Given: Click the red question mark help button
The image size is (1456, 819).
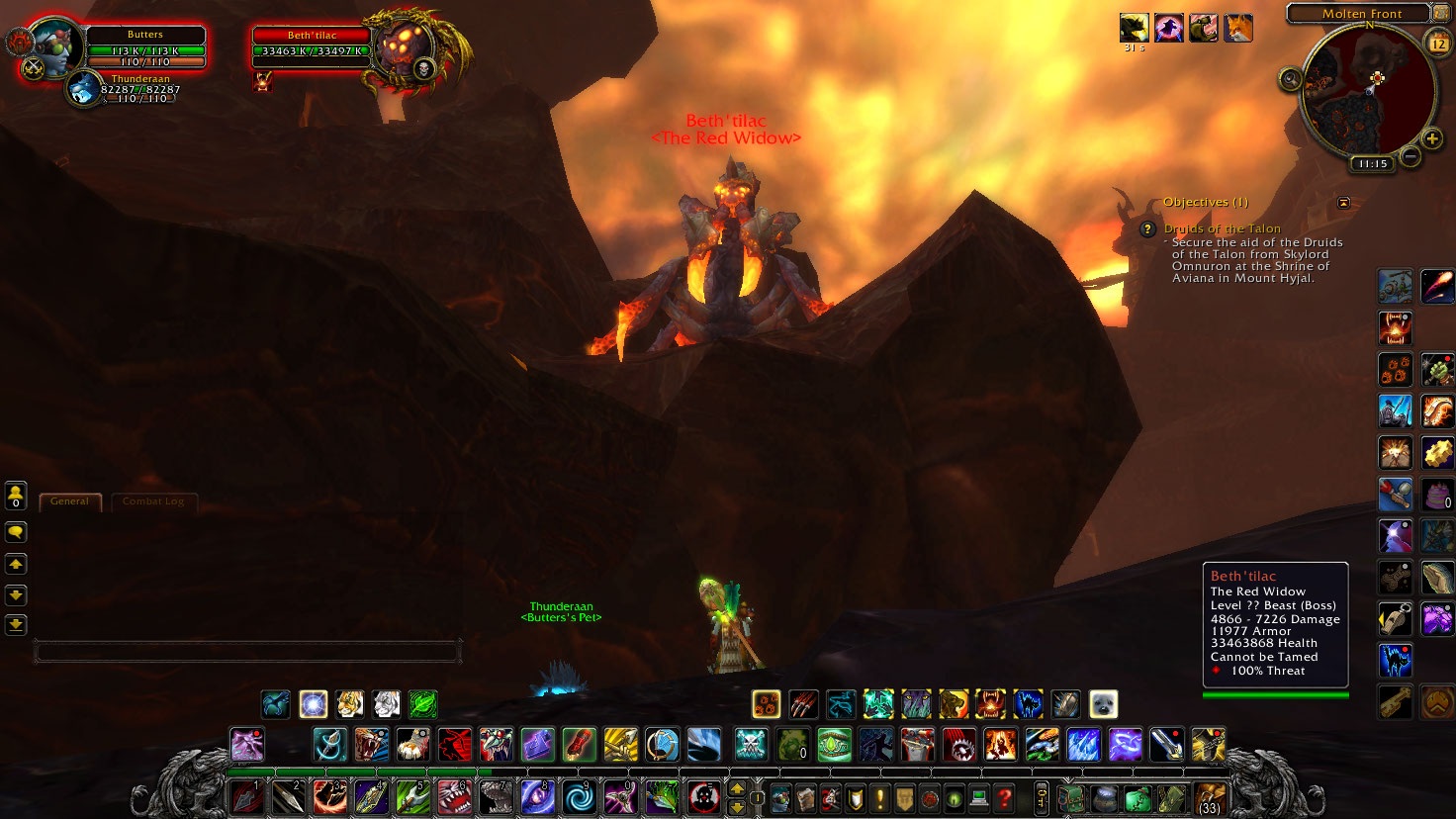Looking at the screenshot, I should coord(1005,797).
